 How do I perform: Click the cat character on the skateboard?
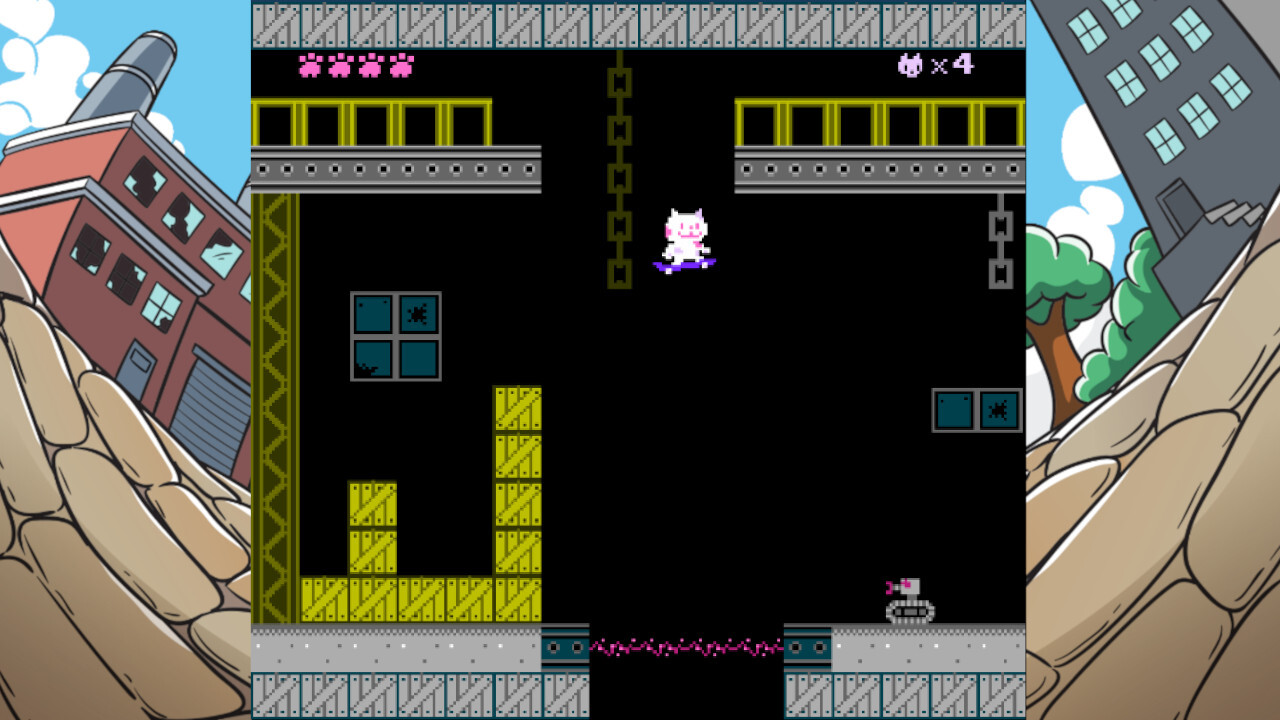(685, 230)
